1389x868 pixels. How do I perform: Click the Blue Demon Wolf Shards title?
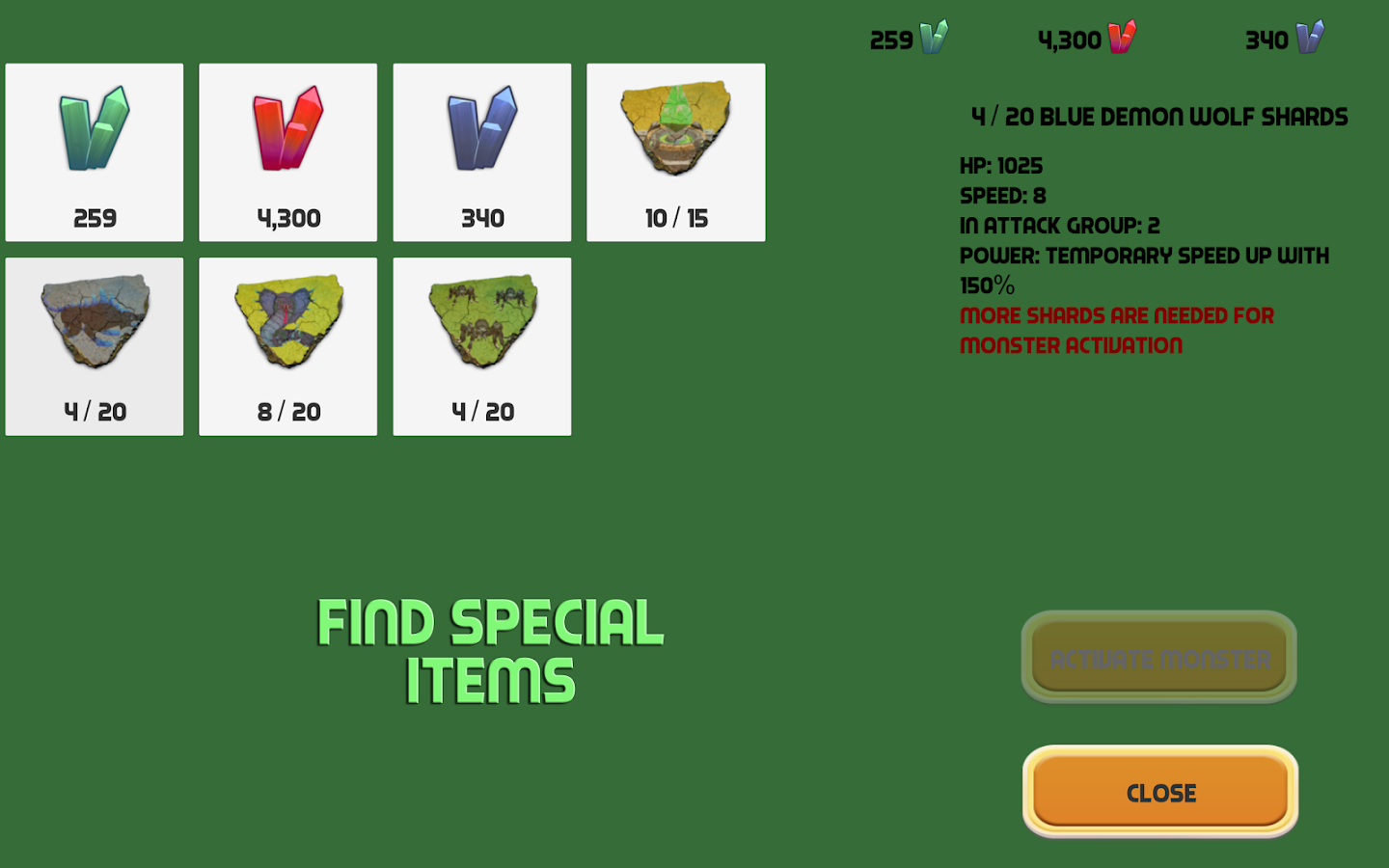tap(1157, 117)
